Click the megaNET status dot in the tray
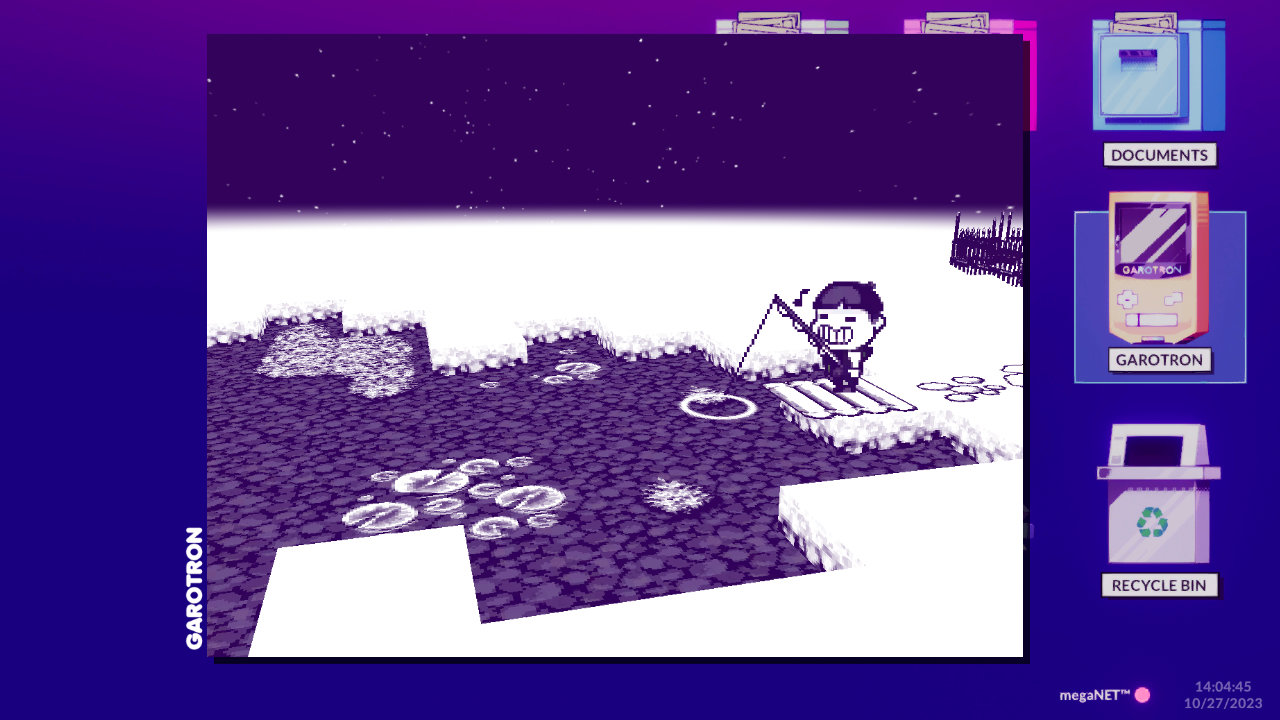Screen dimensions: 1280x720 (x=1143, y=693)
